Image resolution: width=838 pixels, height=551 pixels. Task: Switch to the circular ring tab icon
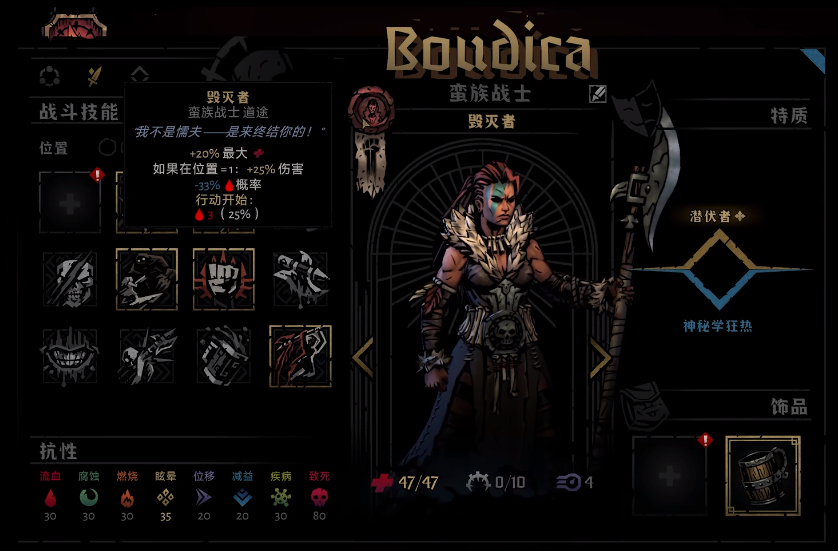point(49,75)
